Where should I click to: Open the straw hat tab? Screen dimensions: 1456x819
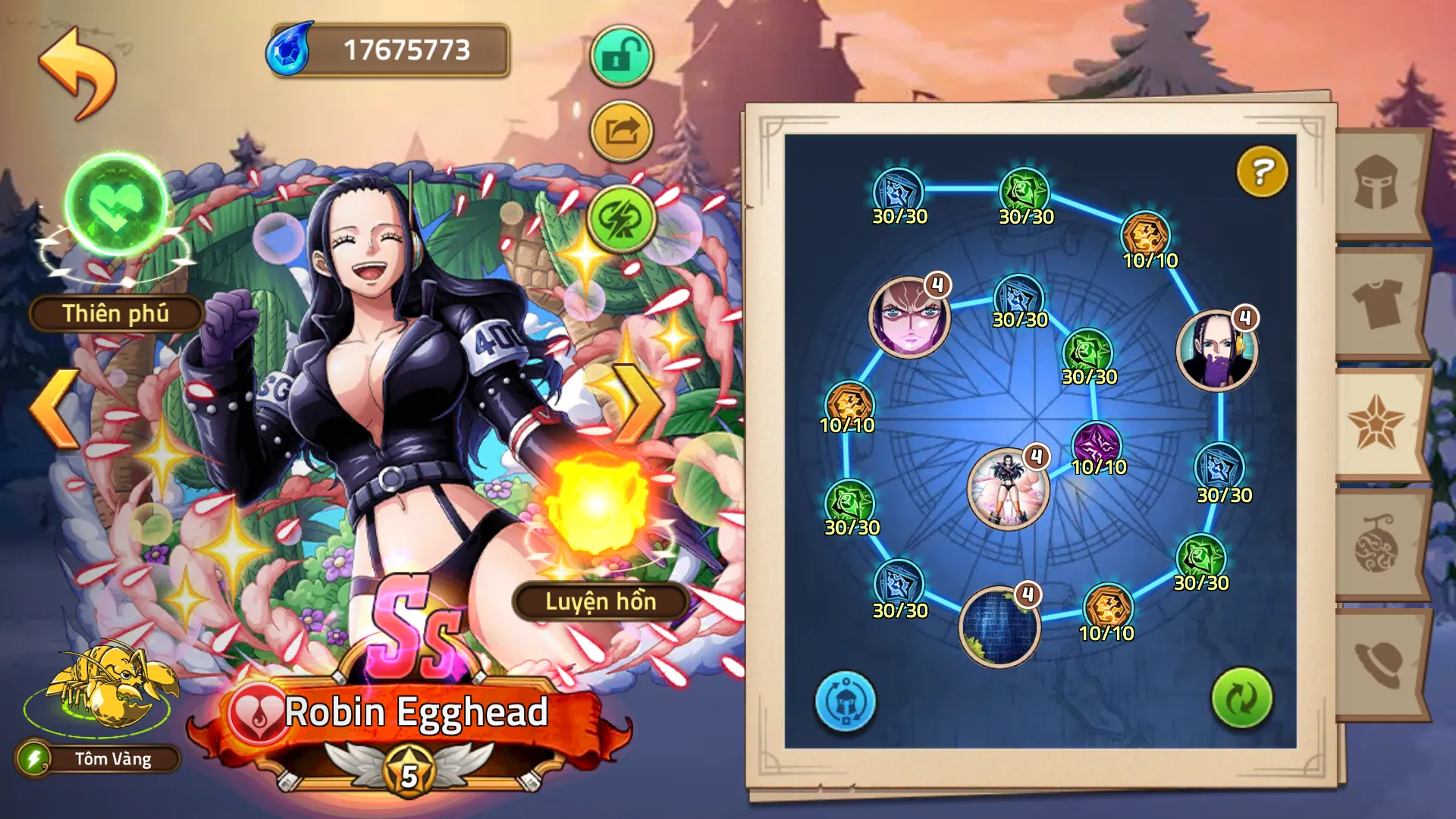click(x=1377, y=664)
